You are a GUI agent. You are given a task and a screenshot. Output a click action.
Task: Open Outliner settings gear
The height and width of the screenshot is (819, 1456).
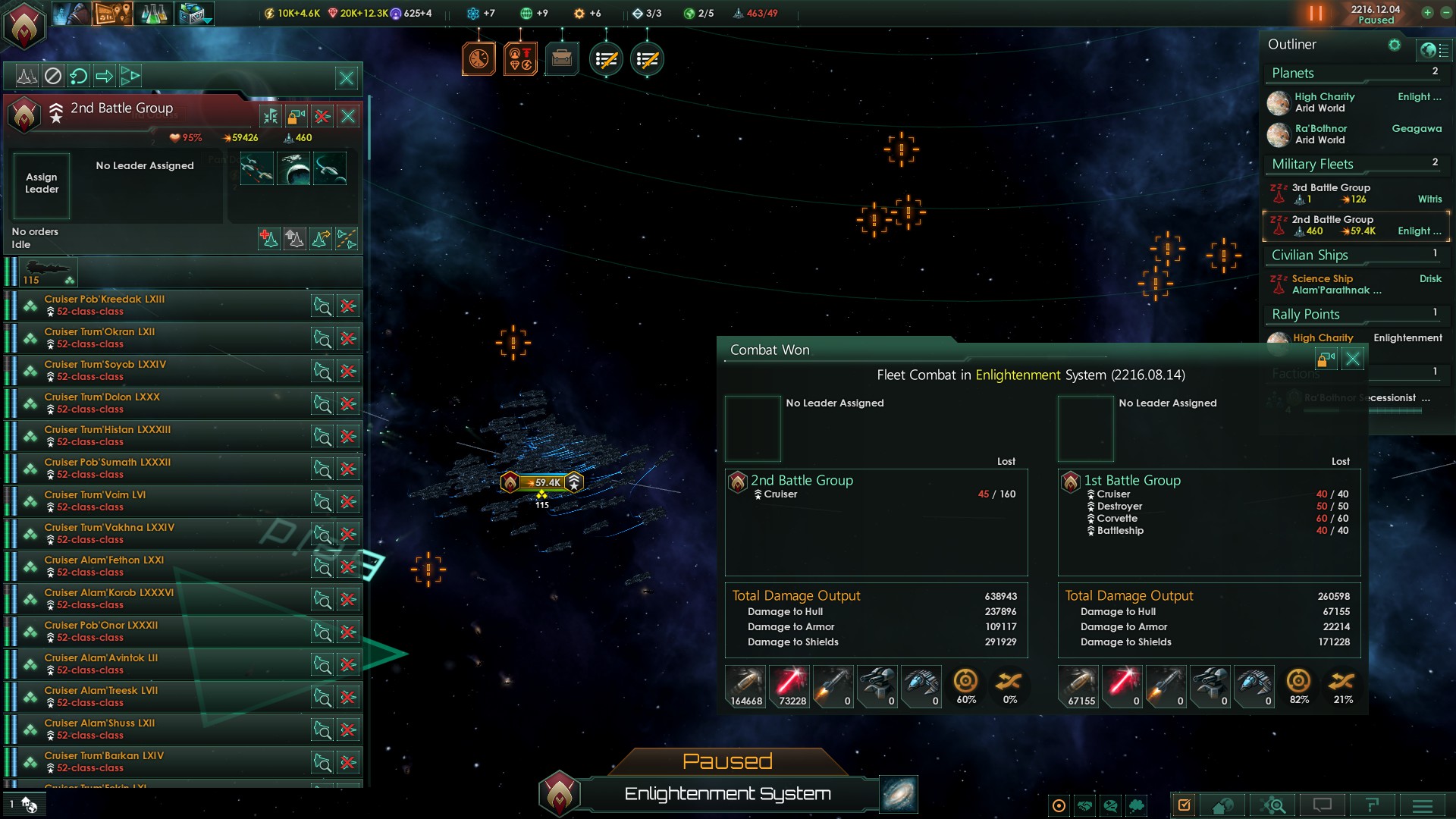point(1394,45)
